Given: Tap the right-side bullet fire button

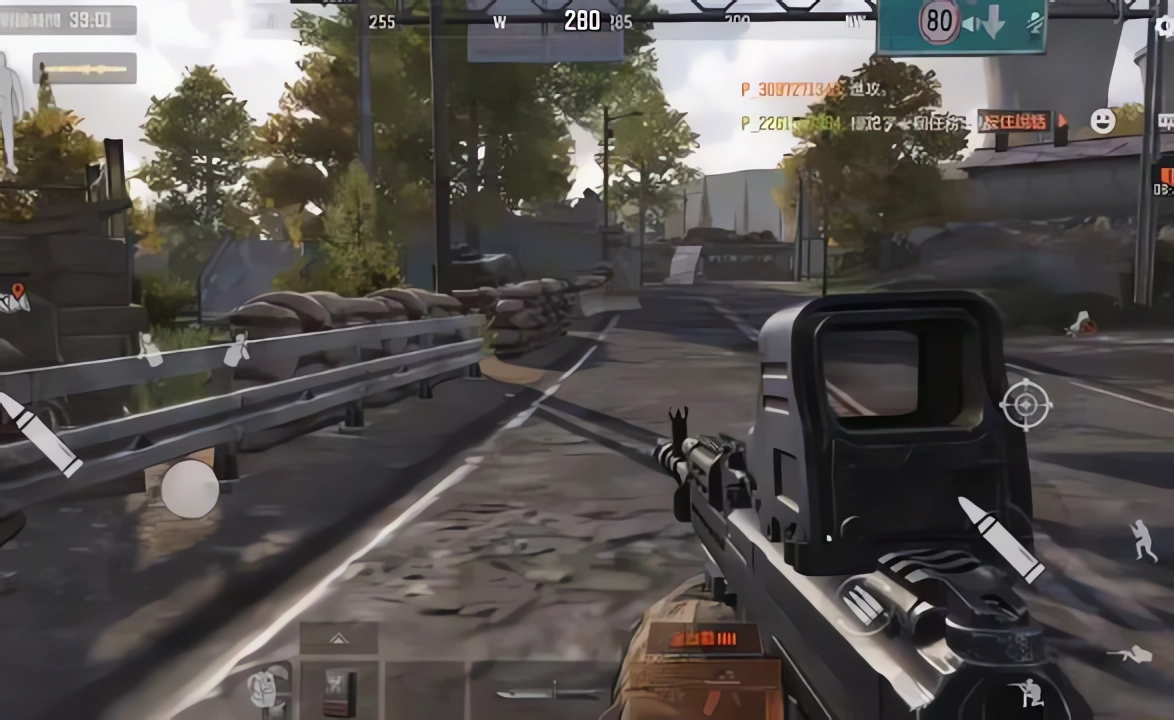Looking at the screenshot, I should 1001,540.
